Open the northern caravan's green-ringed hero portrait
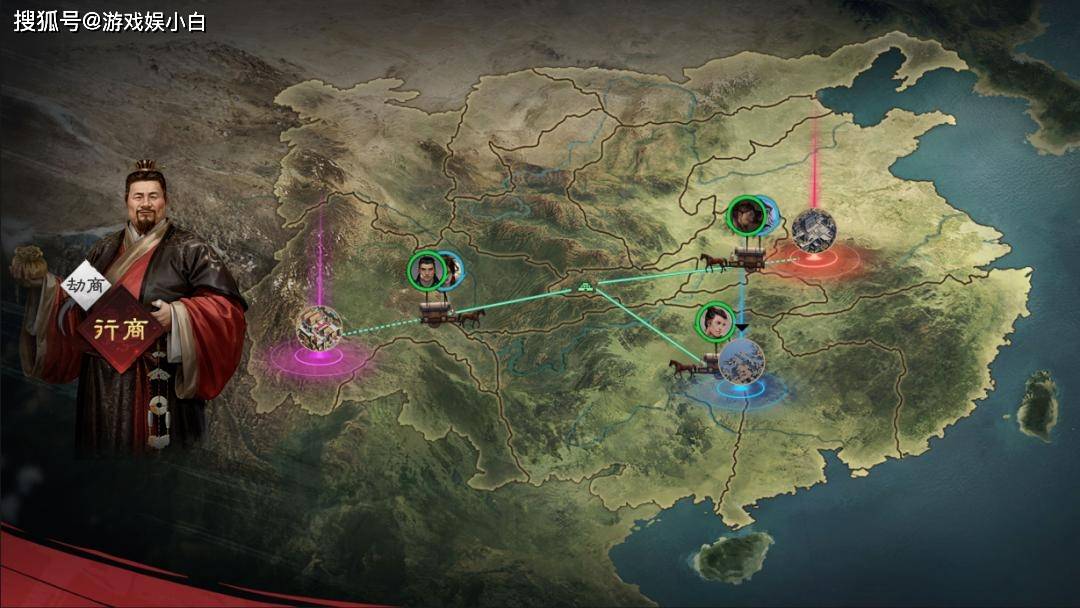This screenshot has height=608, width=1080. 744,213
